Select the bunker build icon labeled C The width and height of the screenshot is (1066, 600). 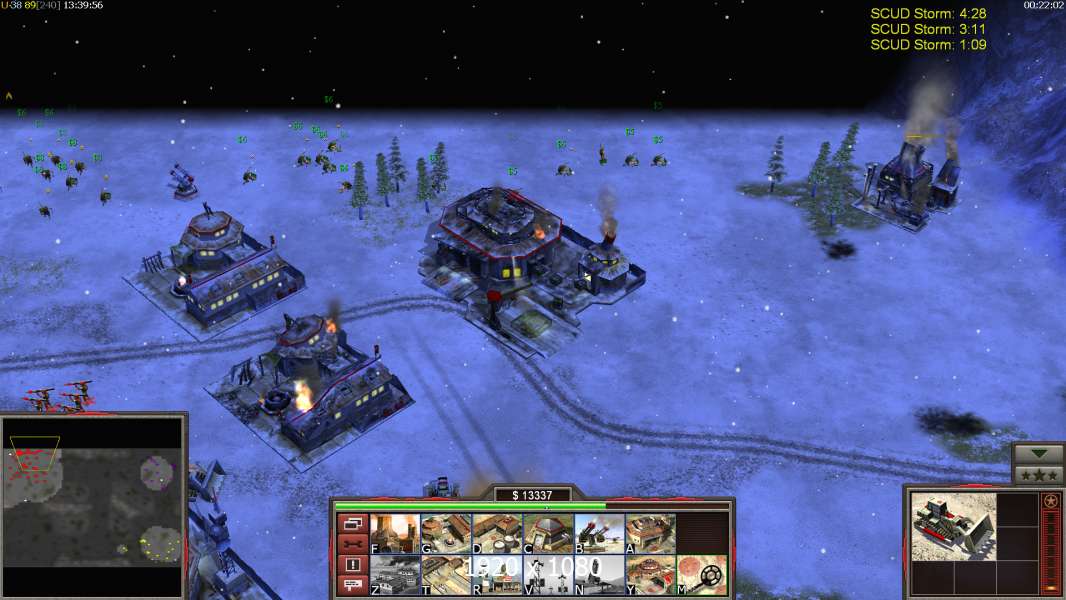click(548, 534)
